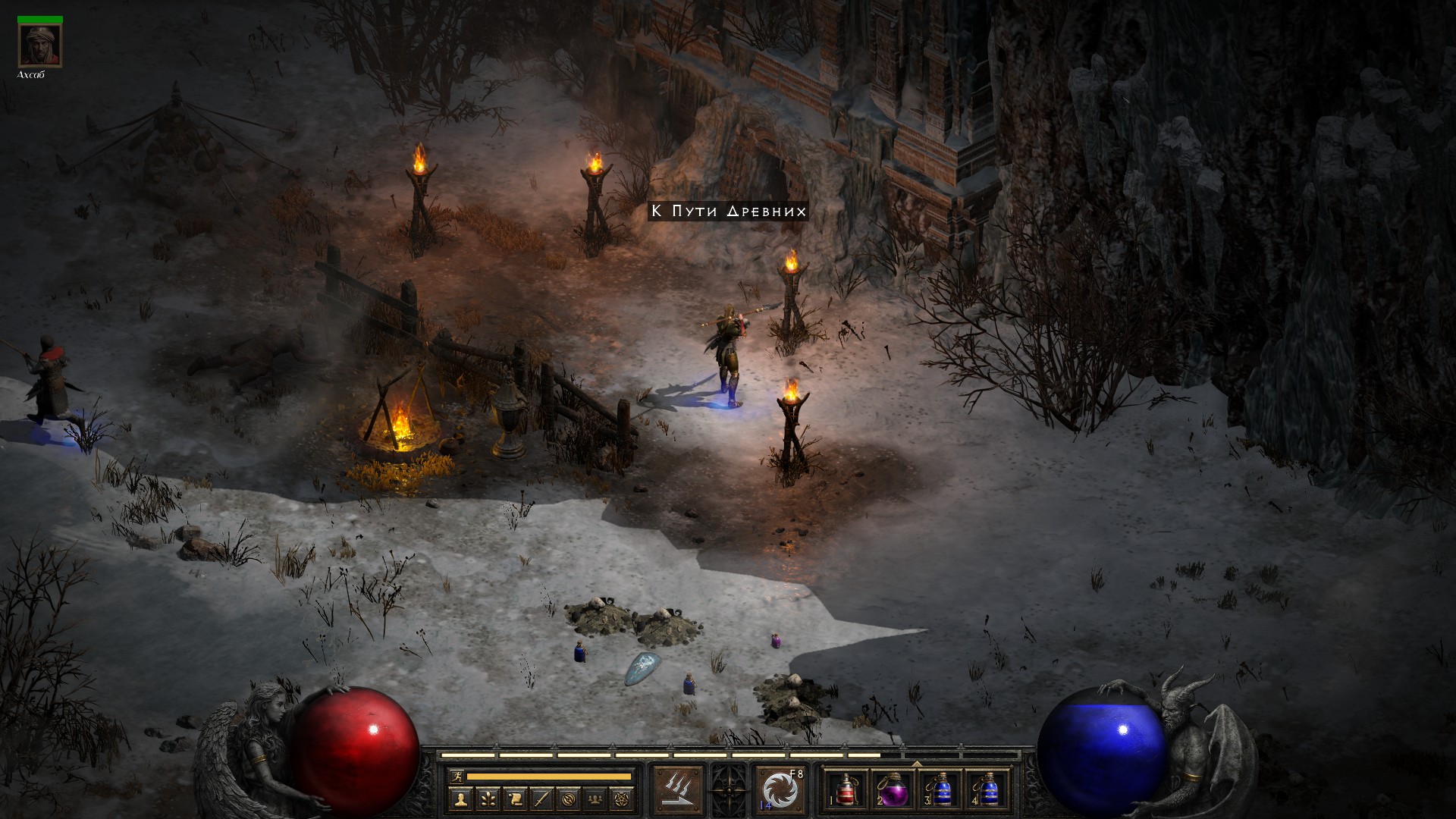Click the round emblem mini menu button

pyautogui.click(x=570, y=799)
